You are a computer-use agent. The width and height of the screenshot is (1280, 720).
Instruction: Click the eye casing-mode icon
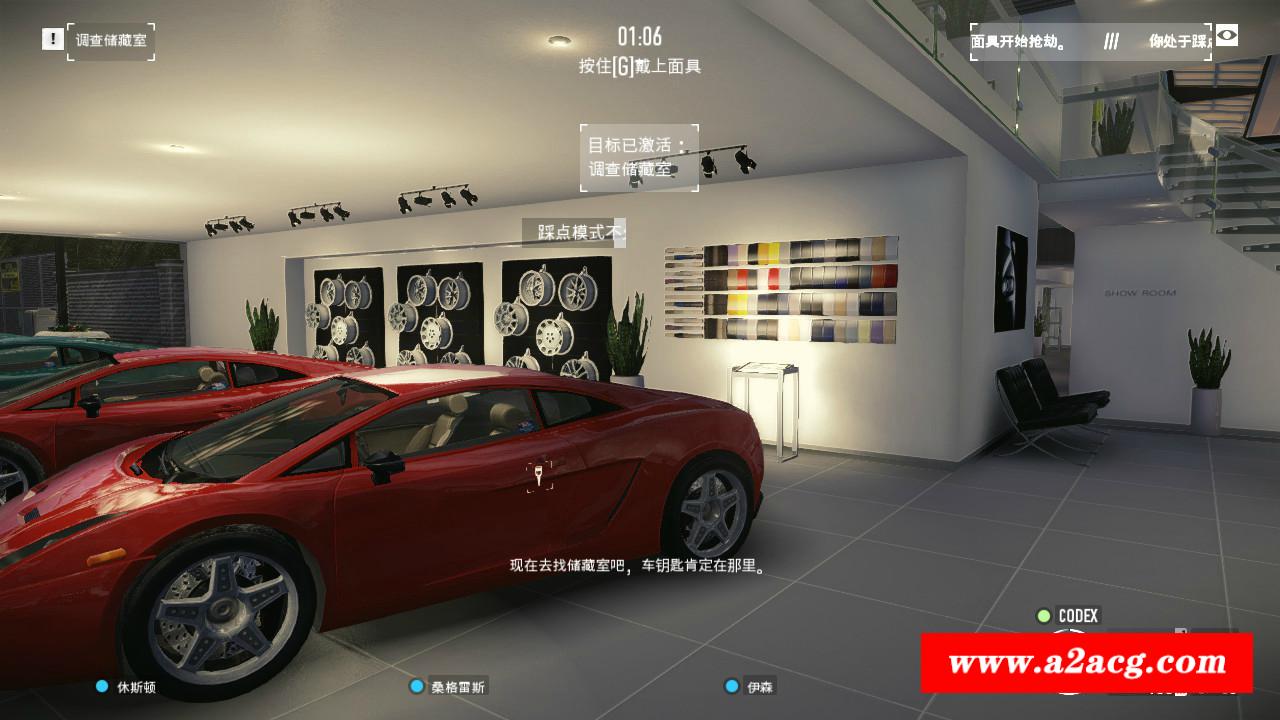1226,37
